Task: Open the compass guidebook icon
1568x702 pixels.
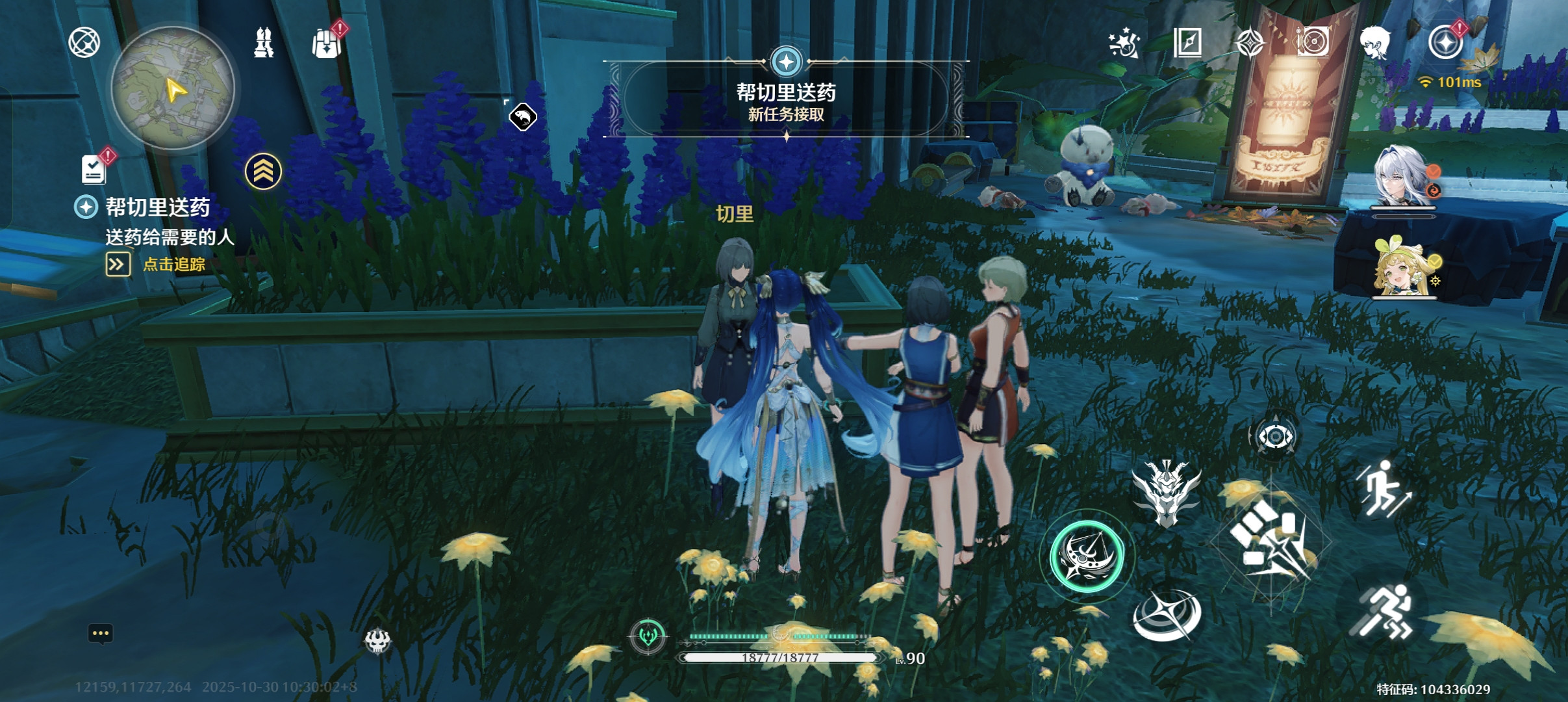Action: click(x=1187, y=43)
